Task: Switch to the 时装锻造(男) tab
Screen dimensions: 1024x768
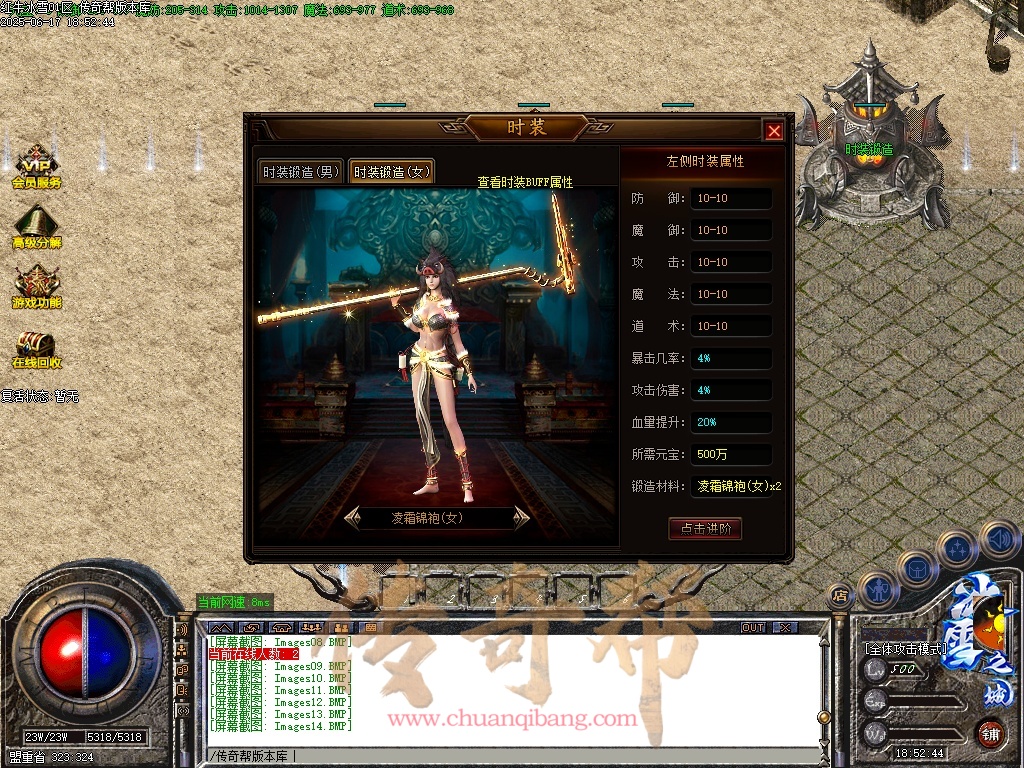Action: (301, 172)
